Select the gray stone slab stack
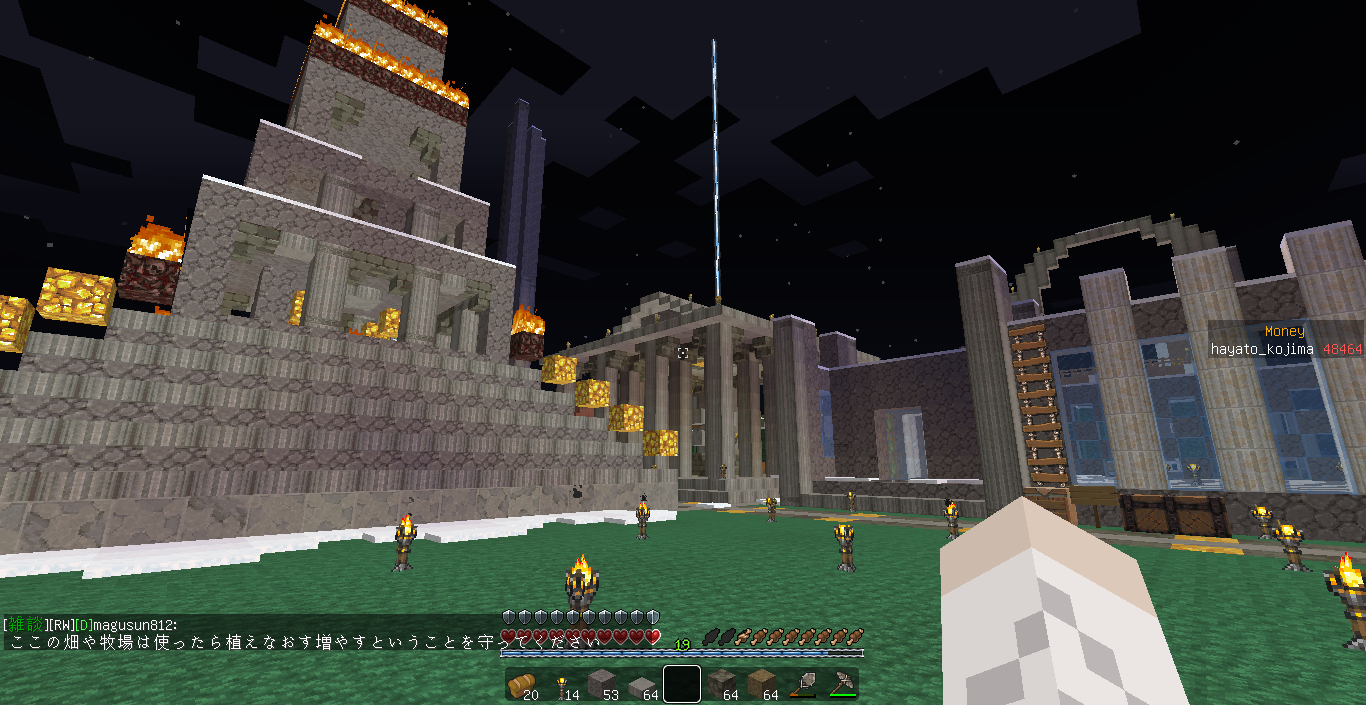 [641, 684]
